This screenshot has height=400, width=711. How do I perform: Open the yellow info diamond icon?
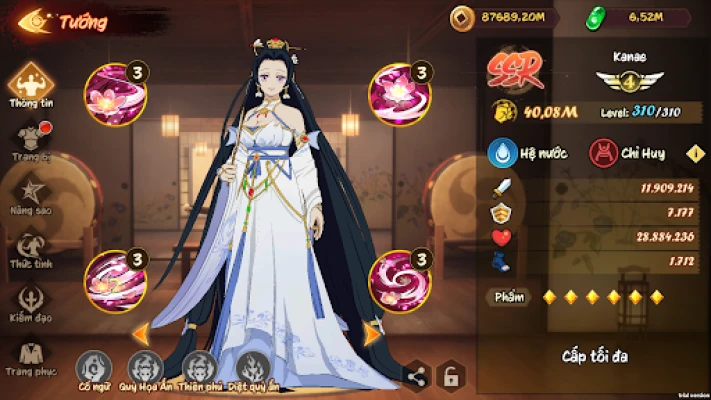point(693,153)
